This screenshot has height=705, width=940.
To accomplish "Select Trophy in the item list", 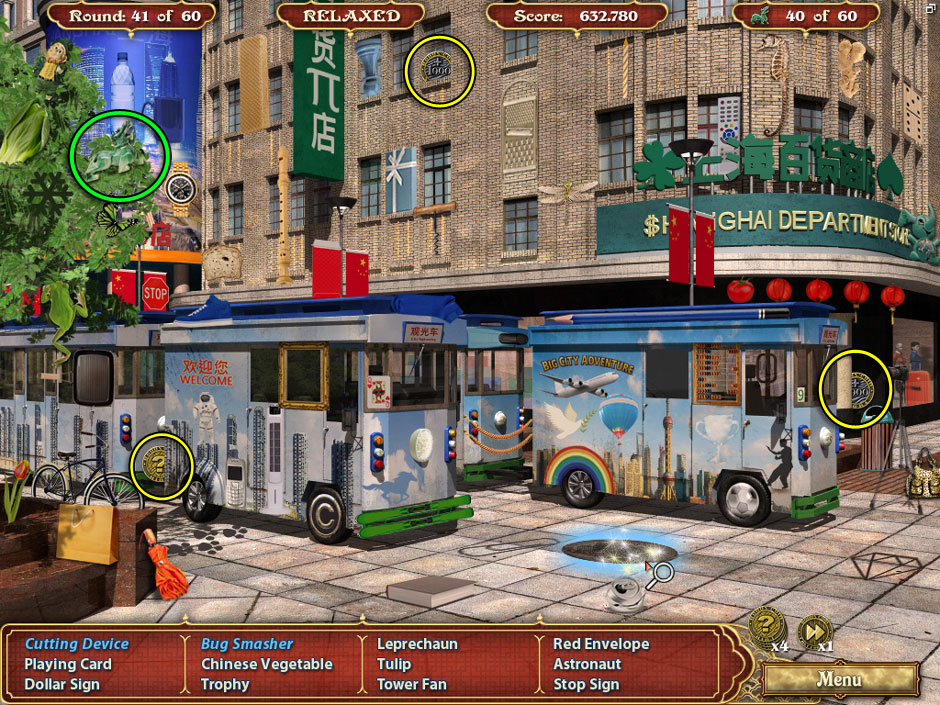I will (x=225, y=684).
